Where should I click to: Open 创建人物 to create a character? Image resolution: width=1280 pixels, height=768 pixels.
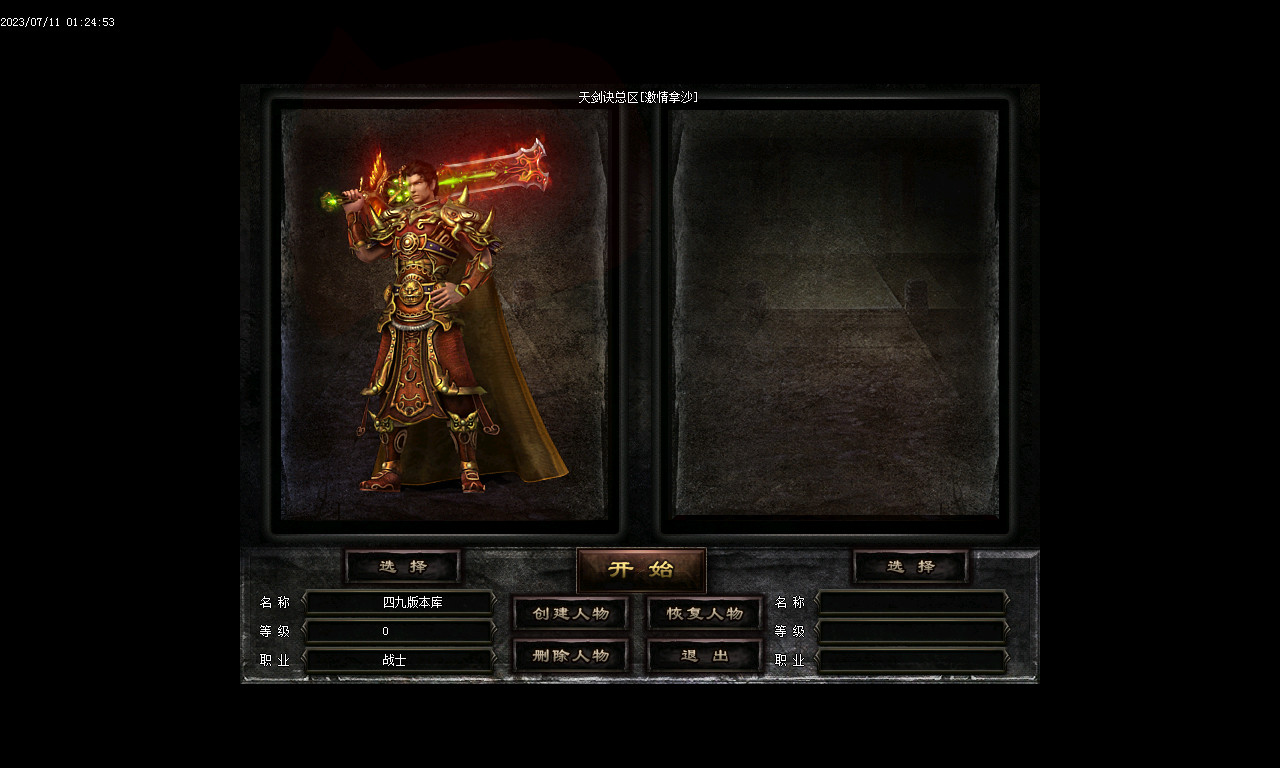(571, 613)
